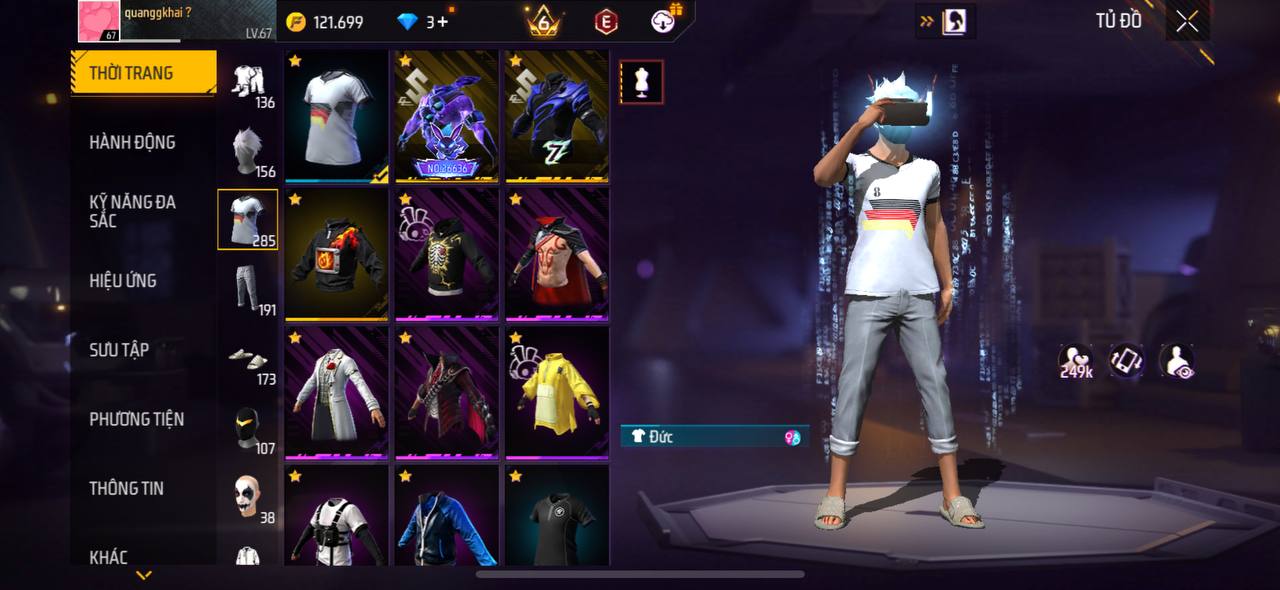Image resolution: width=1280 pixels, height=590 pixels.
Task: Toggle the character visibility eye icon
Action: pyautogui.click(x=1177, y=361)
